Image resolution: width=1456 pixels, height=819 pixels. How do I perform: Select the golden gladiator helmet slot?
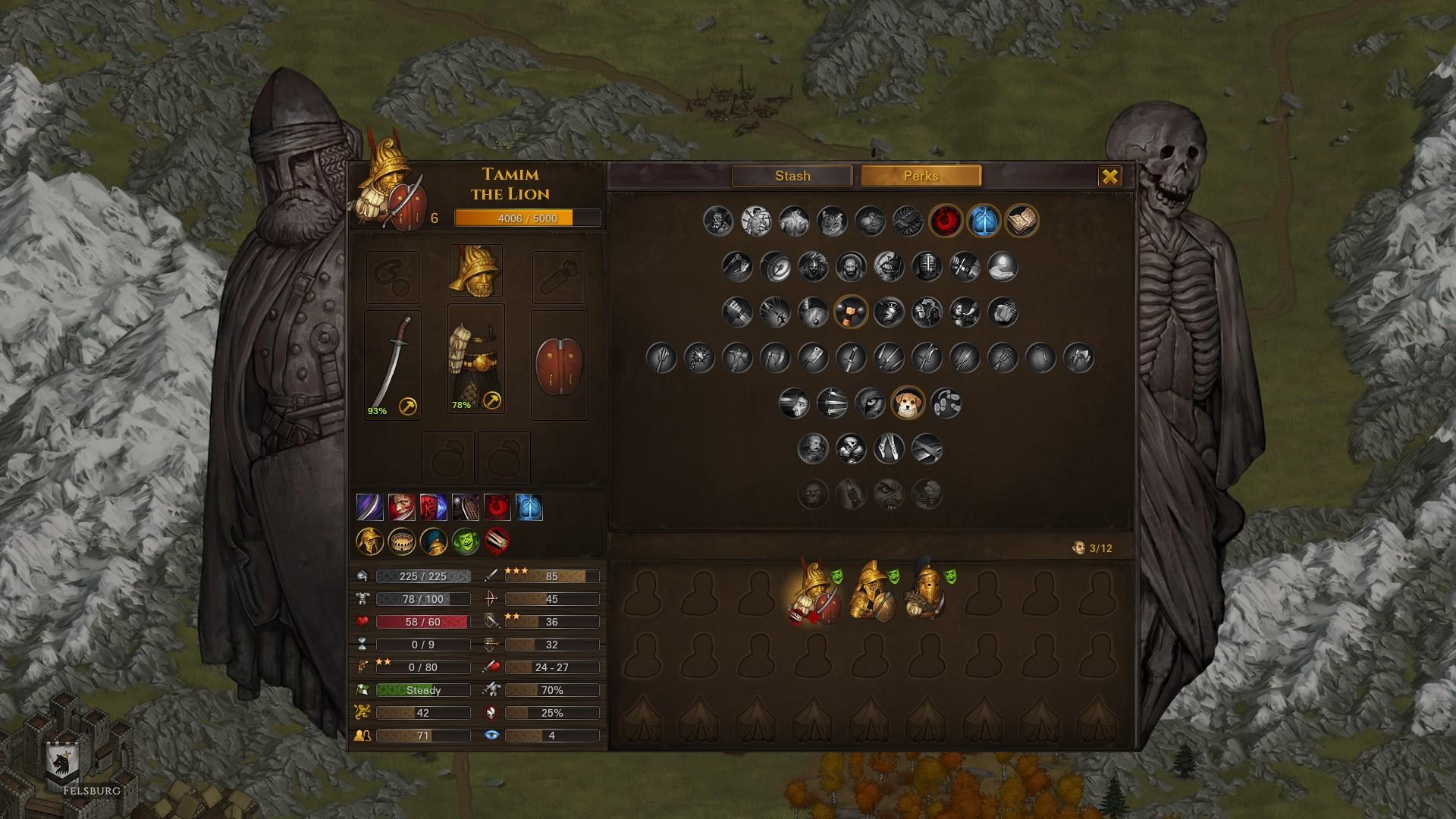tap(475, 271)
